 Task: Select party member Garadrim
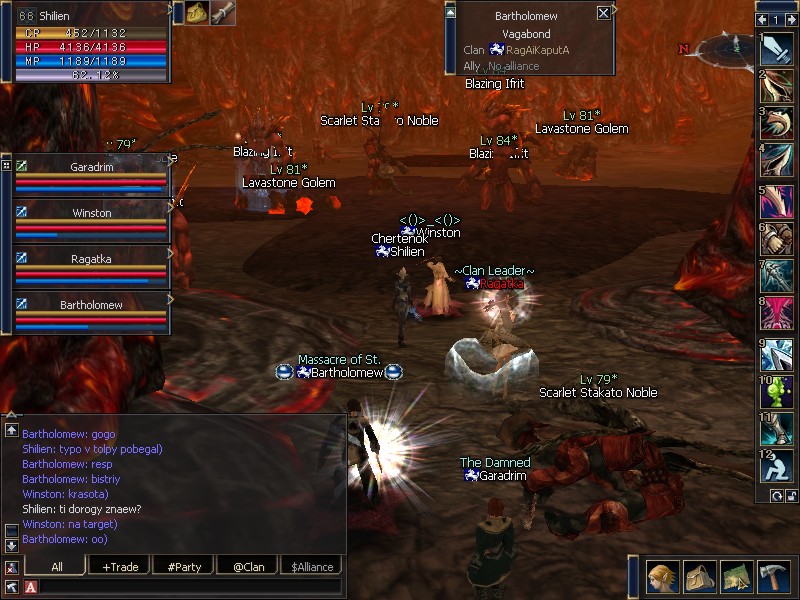point(92,167)
